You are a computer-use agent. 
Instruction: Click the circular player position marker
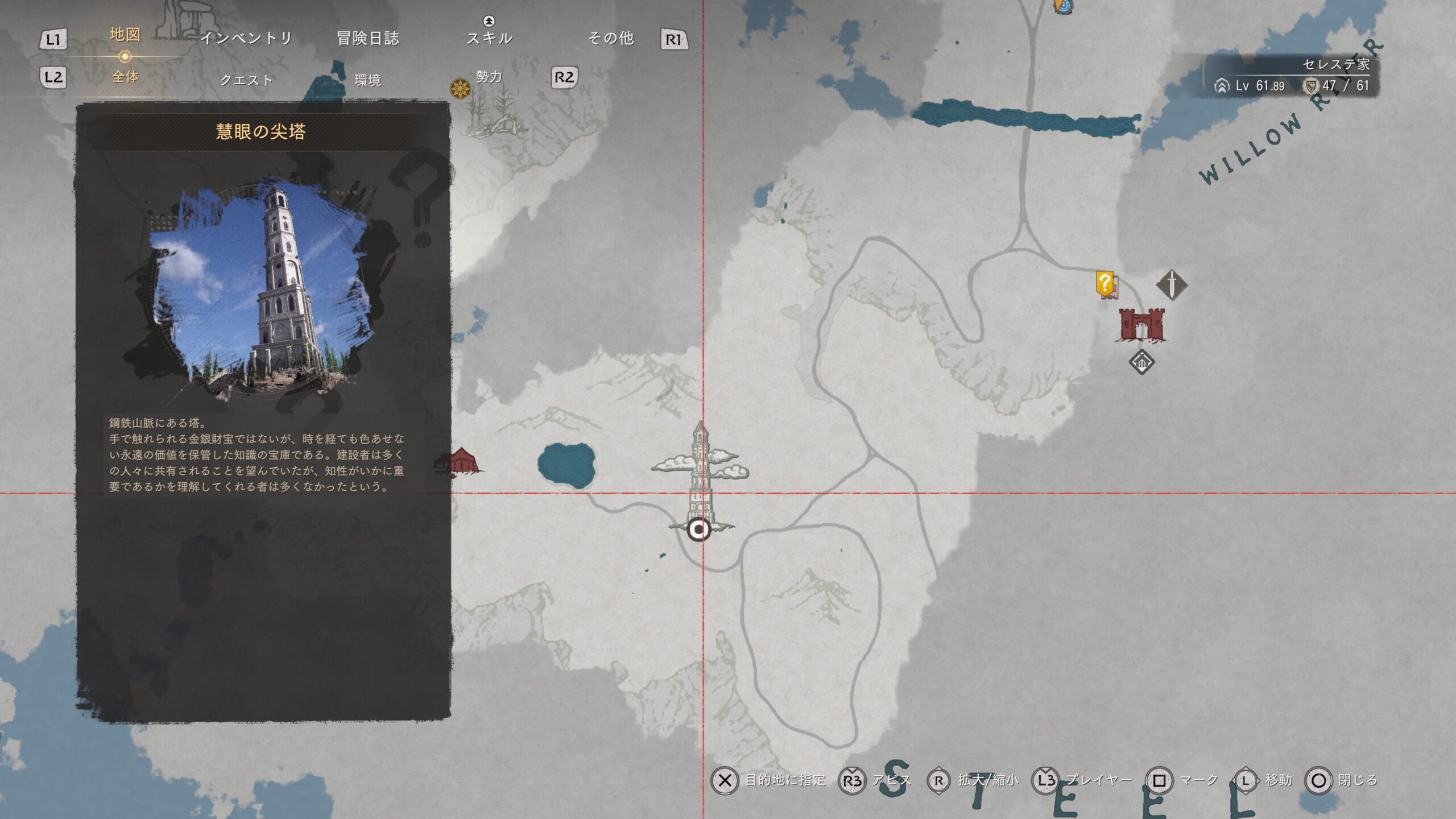point(699,530)
